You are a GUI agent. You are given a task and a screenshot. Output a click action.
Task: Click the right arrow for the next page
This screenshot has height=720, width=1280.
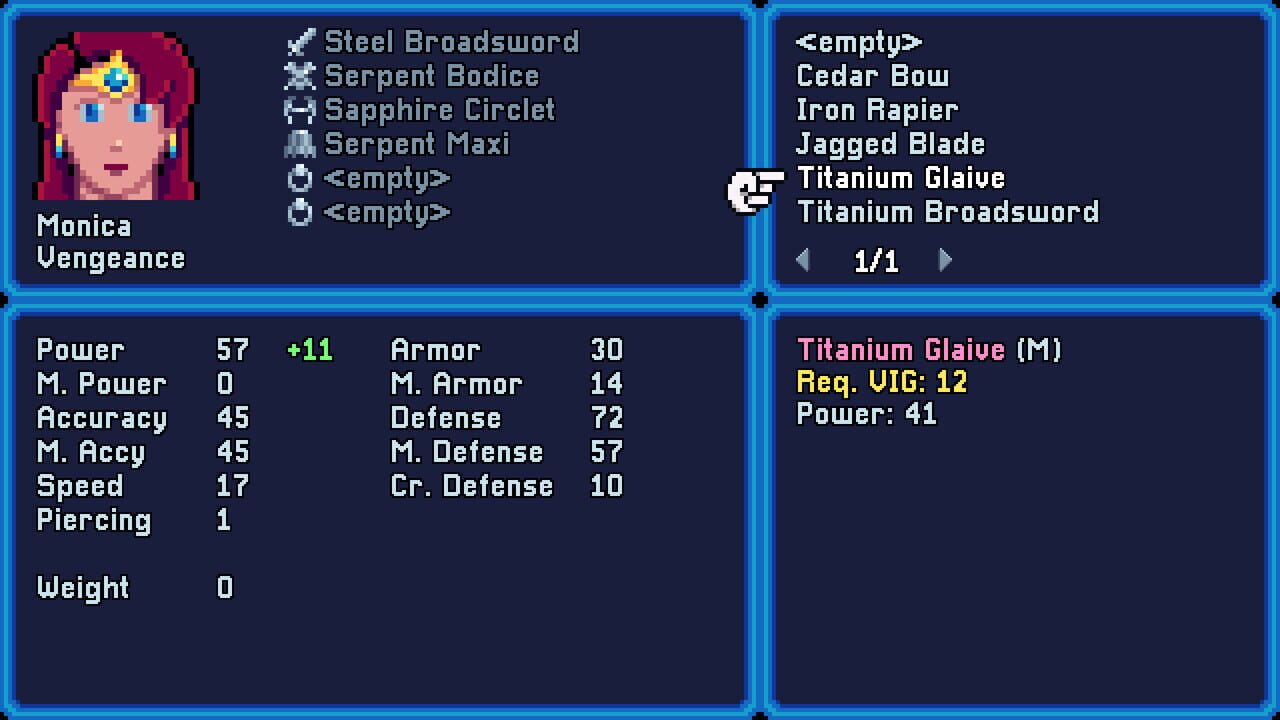[944, 259]
